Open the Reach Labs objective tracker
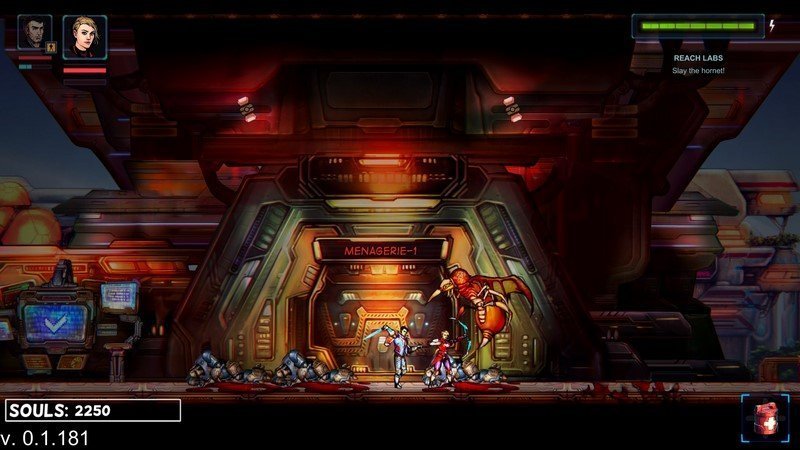Viewport: 800px width, 450px height. [x=698, y=63]
